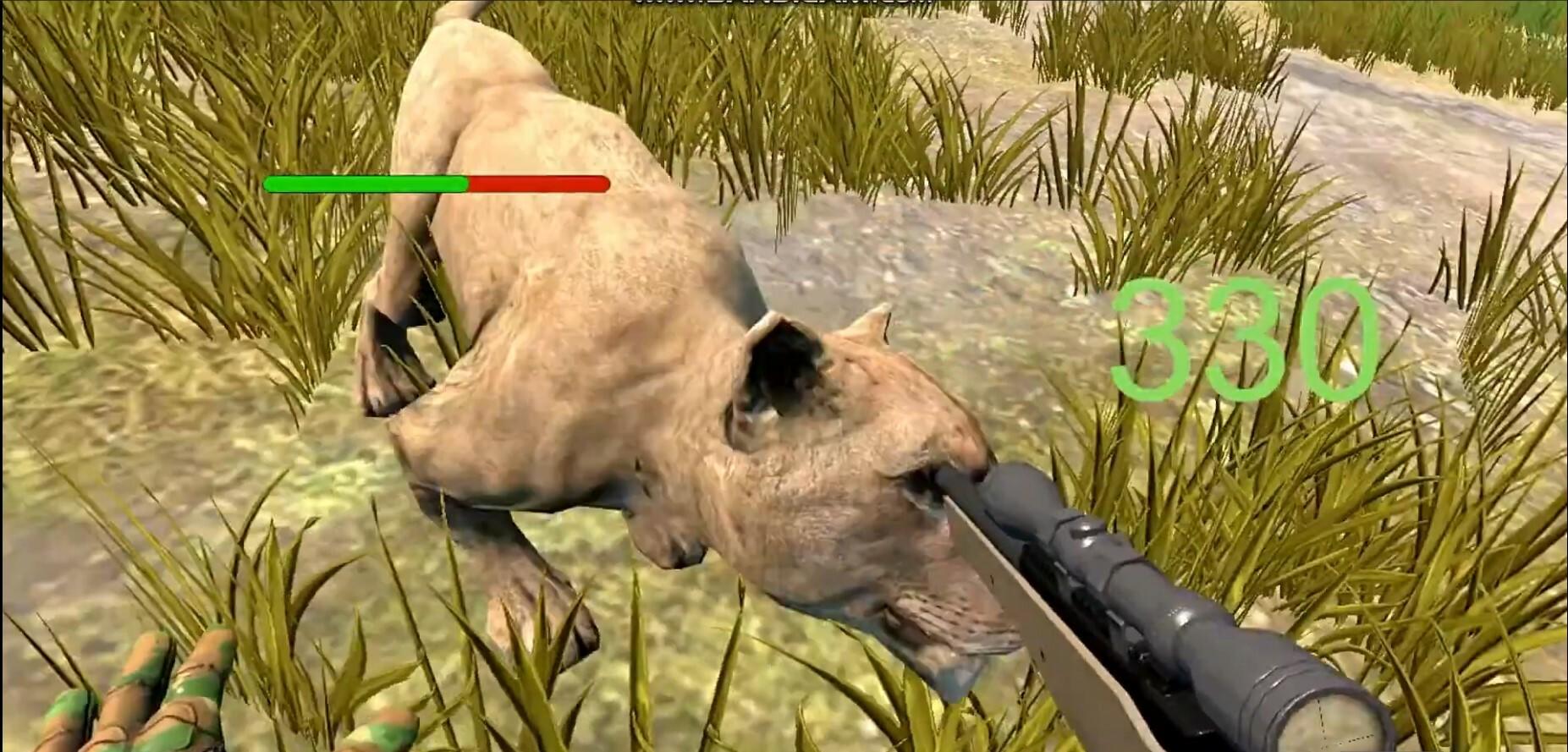Image resolution: width=1568 pixels, height=752 pixels.
Task: Click the rocky path in the upper right
Action: pos(1396,152)
